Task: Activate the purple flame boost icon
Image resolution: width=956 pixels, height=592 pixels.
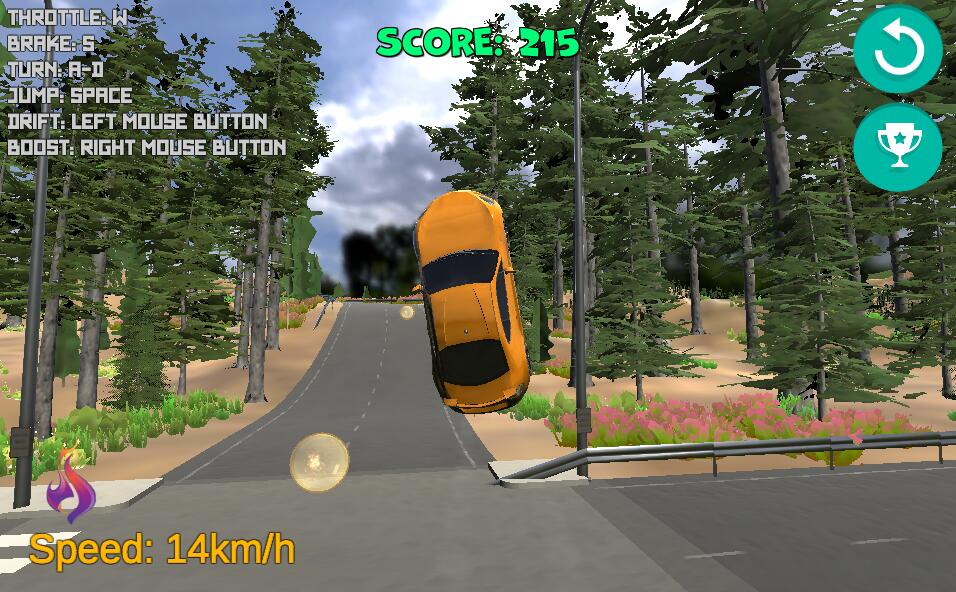Action: pos(71,486)
